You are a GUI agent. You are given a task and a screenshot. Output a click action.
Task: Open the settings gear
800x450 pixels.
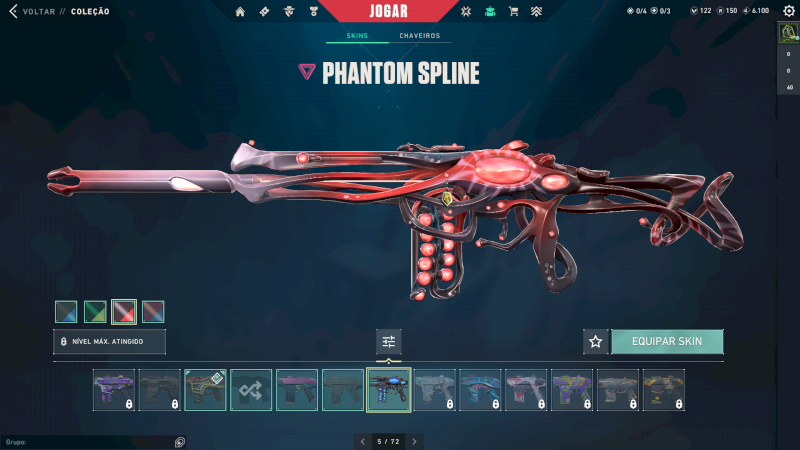tap(787, 11)
